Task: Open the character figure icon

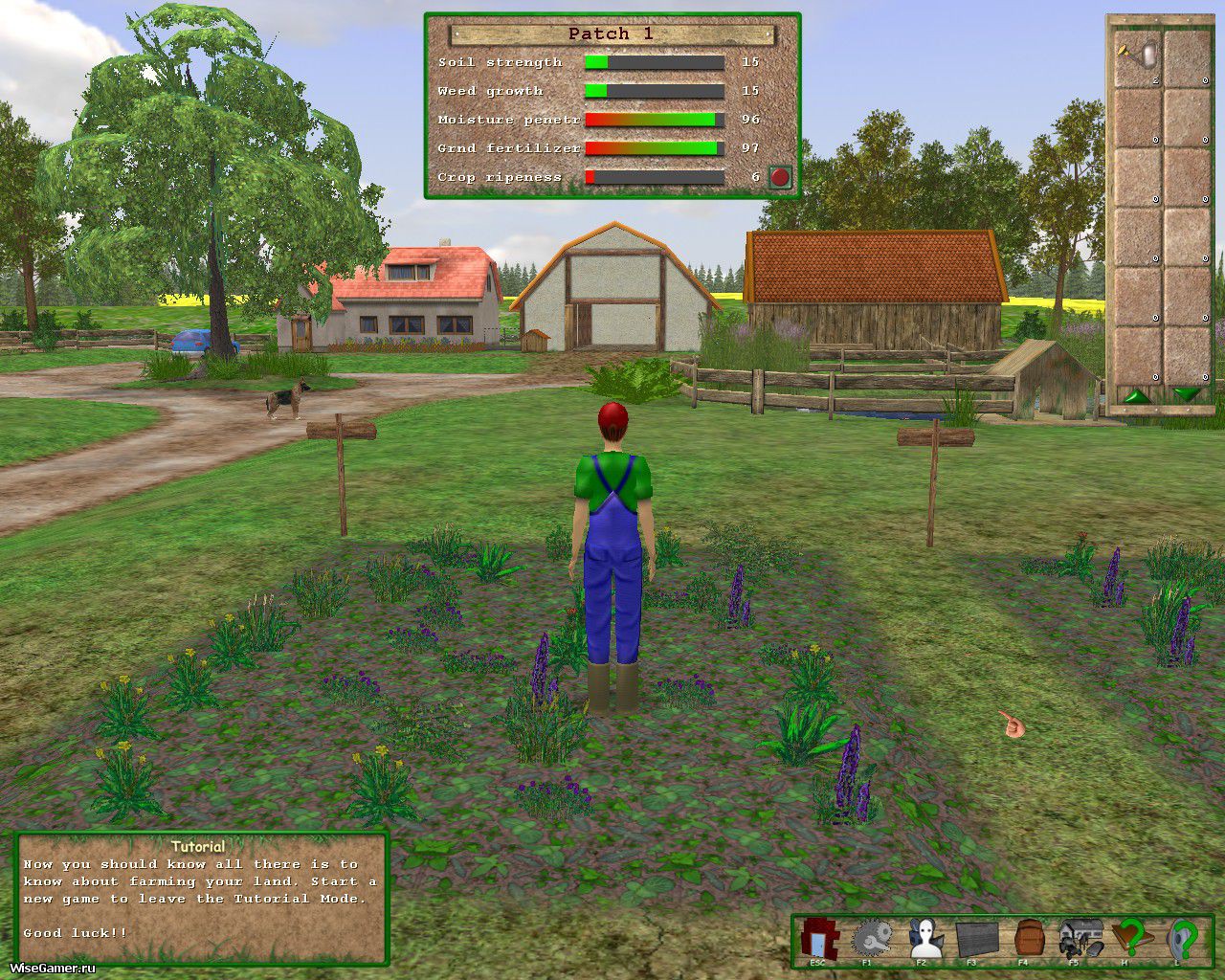Action: point(924,939)
